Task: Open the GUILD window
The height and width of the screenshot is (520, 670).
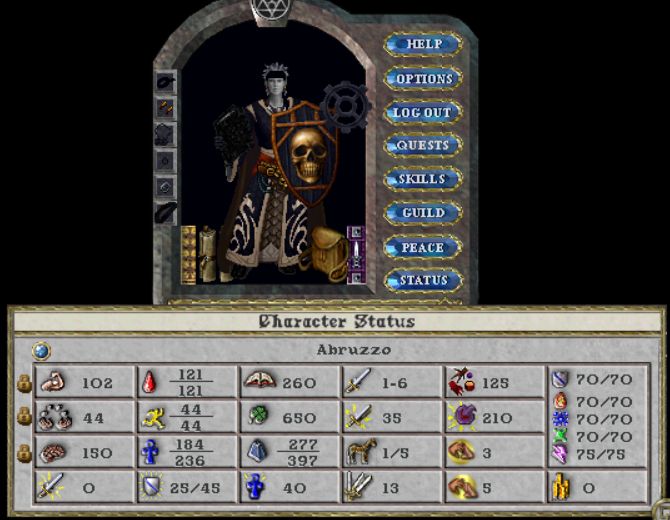Action: coord(423,214)
